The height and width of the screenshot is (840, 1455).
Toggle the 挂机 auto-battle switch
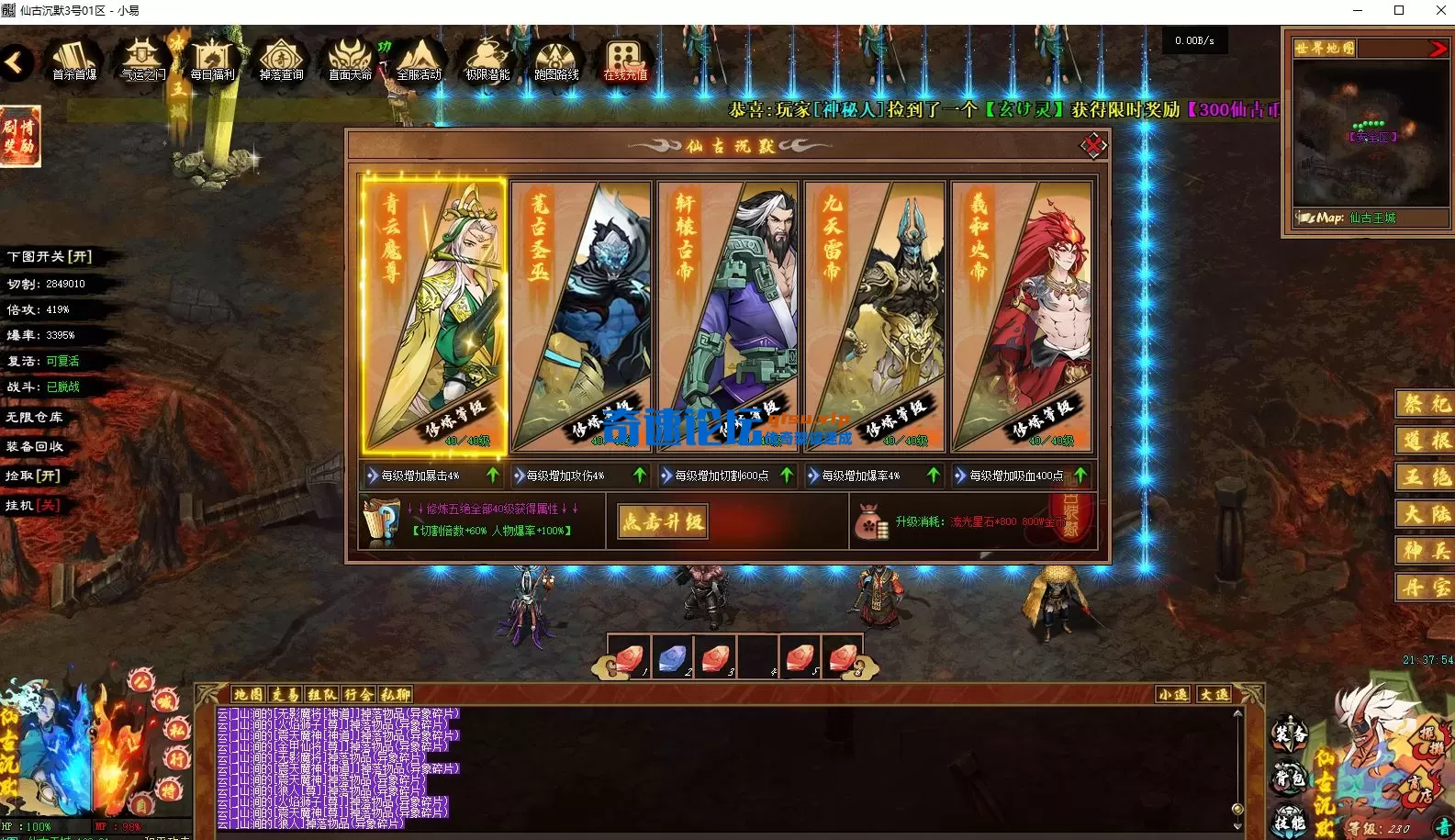(x=33, y=505)
